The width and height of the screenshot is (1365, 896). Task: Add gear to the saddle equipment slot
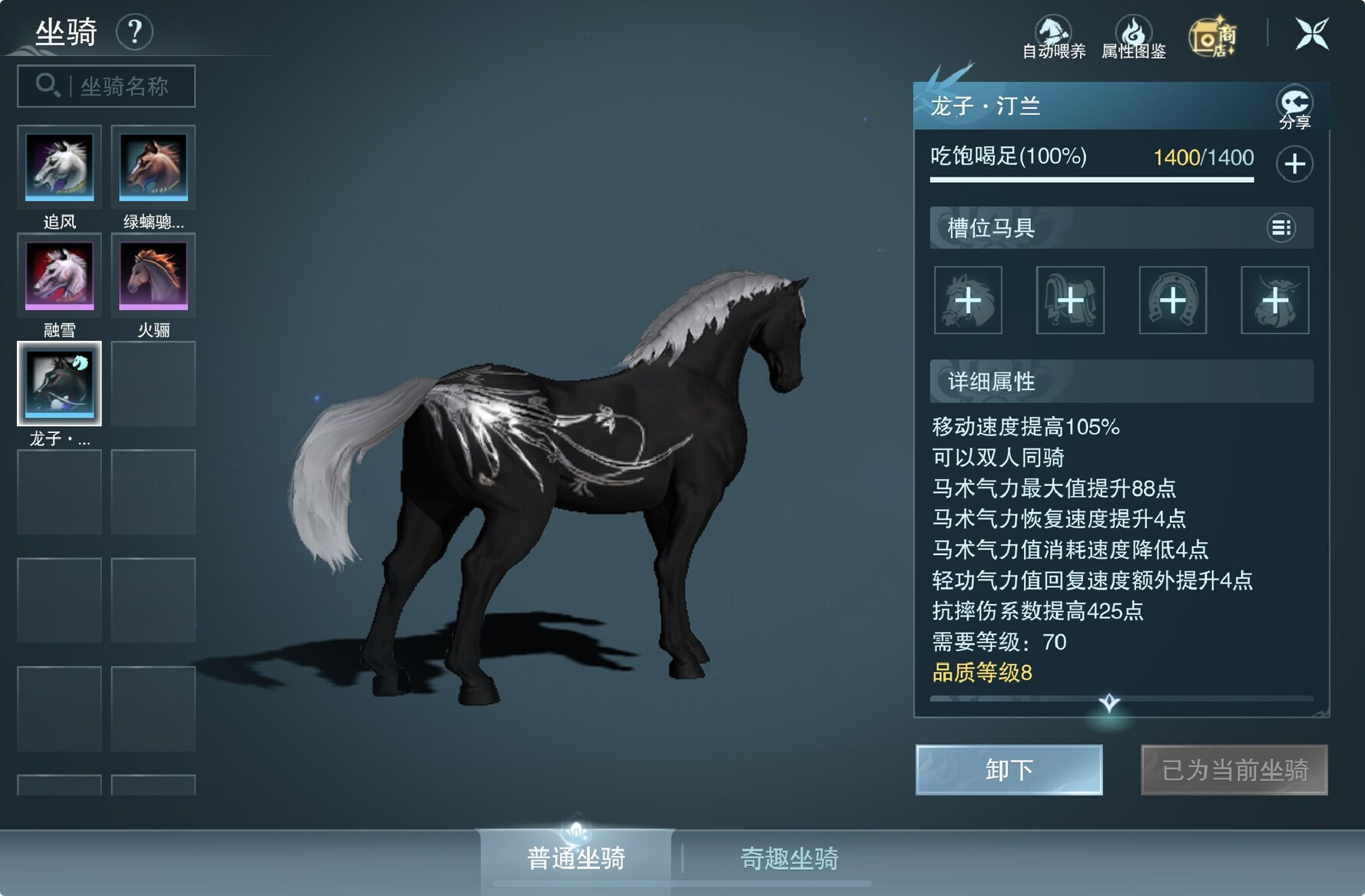click(x=1070, y=300)
